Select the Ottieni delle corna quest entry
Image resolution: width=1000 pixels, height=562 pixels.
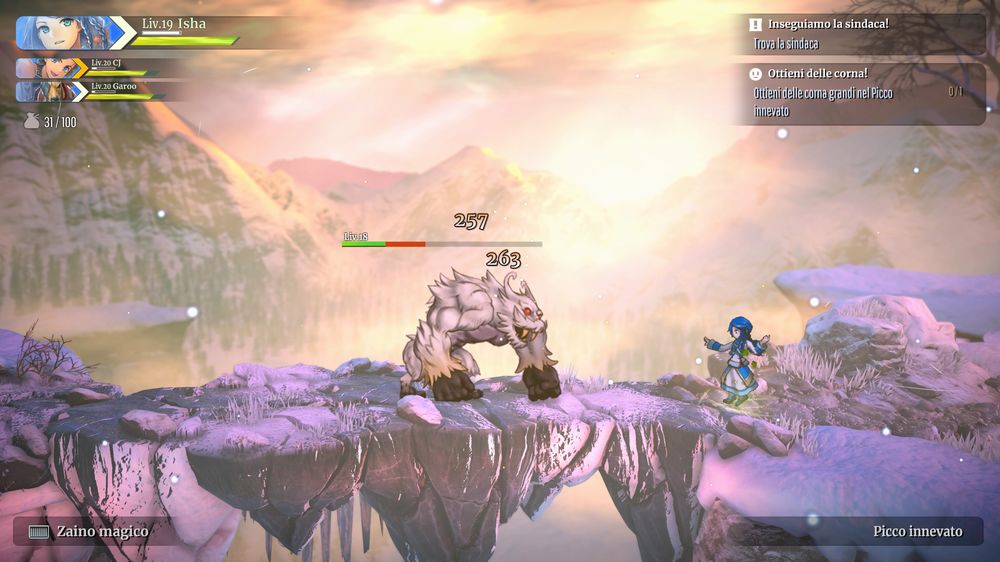(860, 93)
